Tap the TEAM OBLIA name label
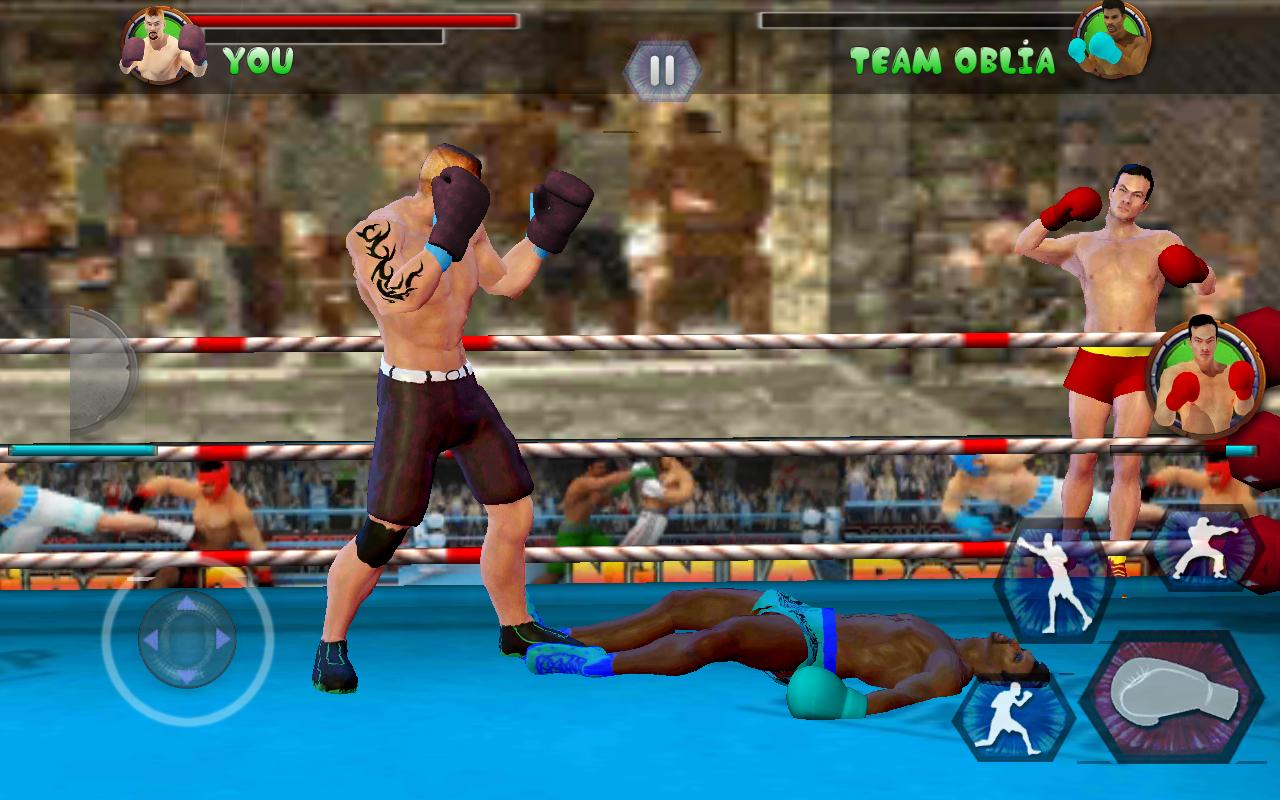Screen dimensions: 1280x800 [952, 60]
